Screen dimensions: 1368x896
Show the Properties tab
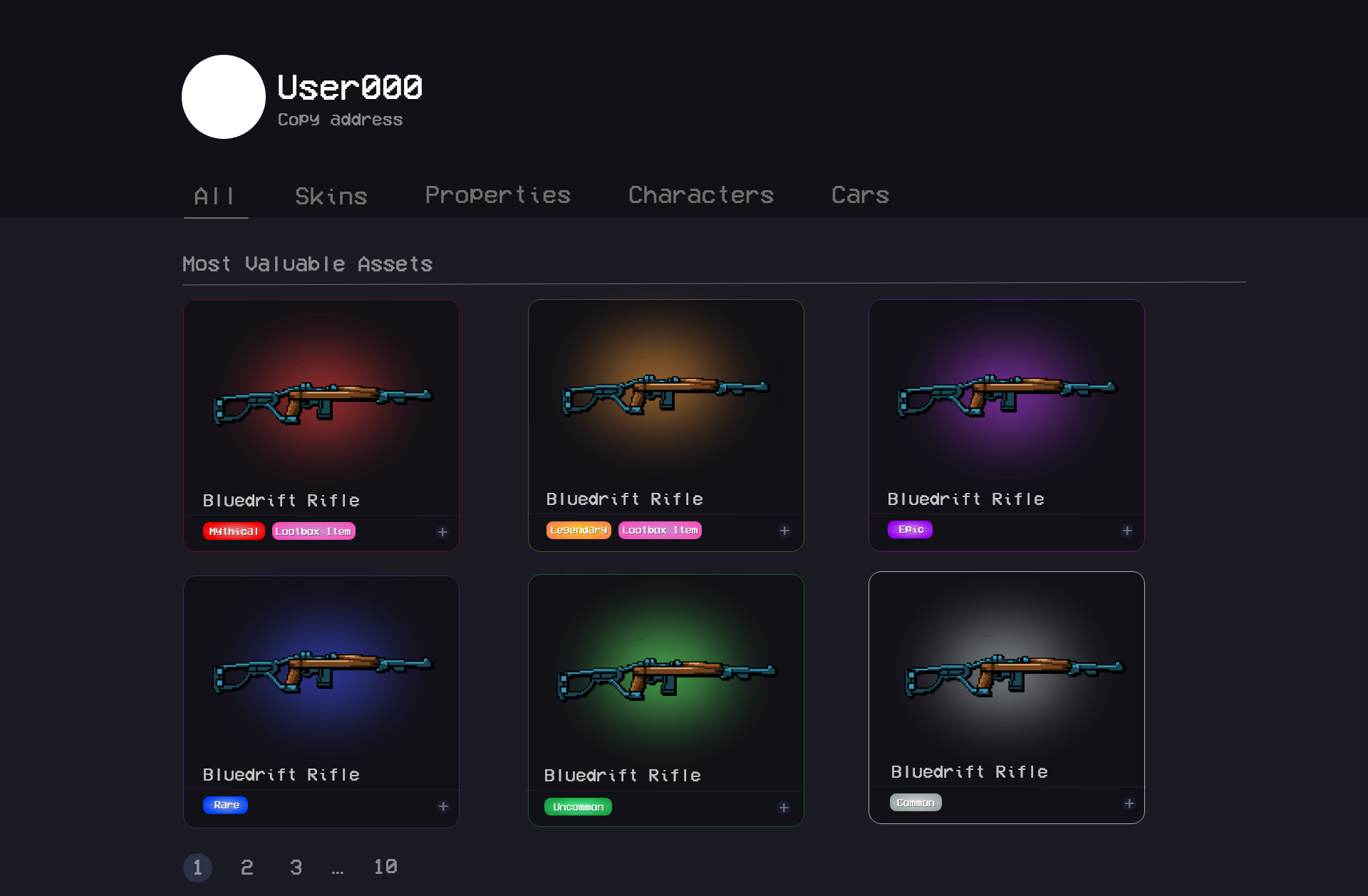pos(497,195)
